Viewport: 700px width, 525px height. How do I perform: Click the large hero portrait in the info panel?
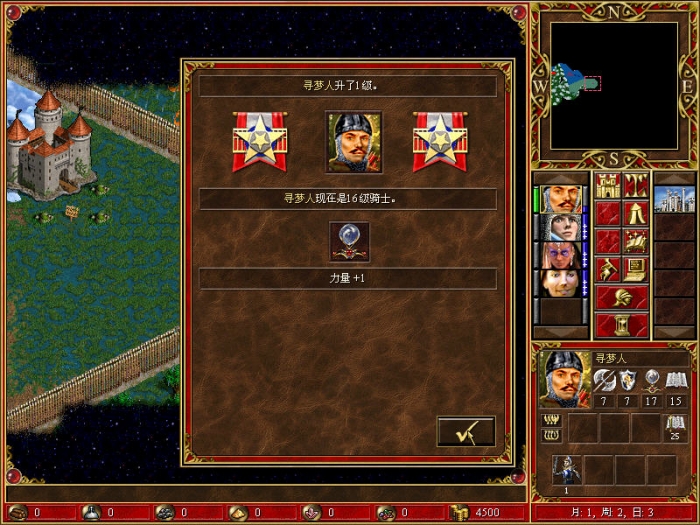(564, 378)
